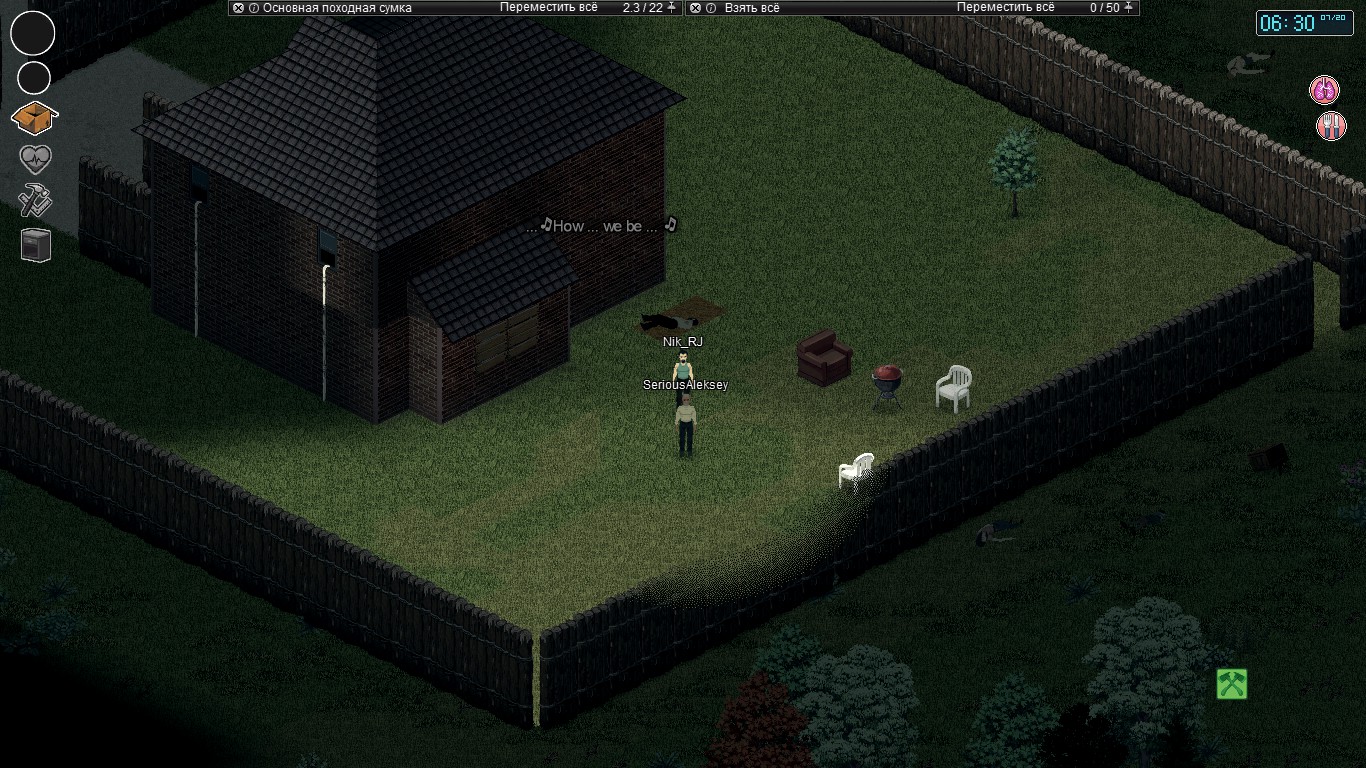Open the inventory box panel icon

coord(34,117)
